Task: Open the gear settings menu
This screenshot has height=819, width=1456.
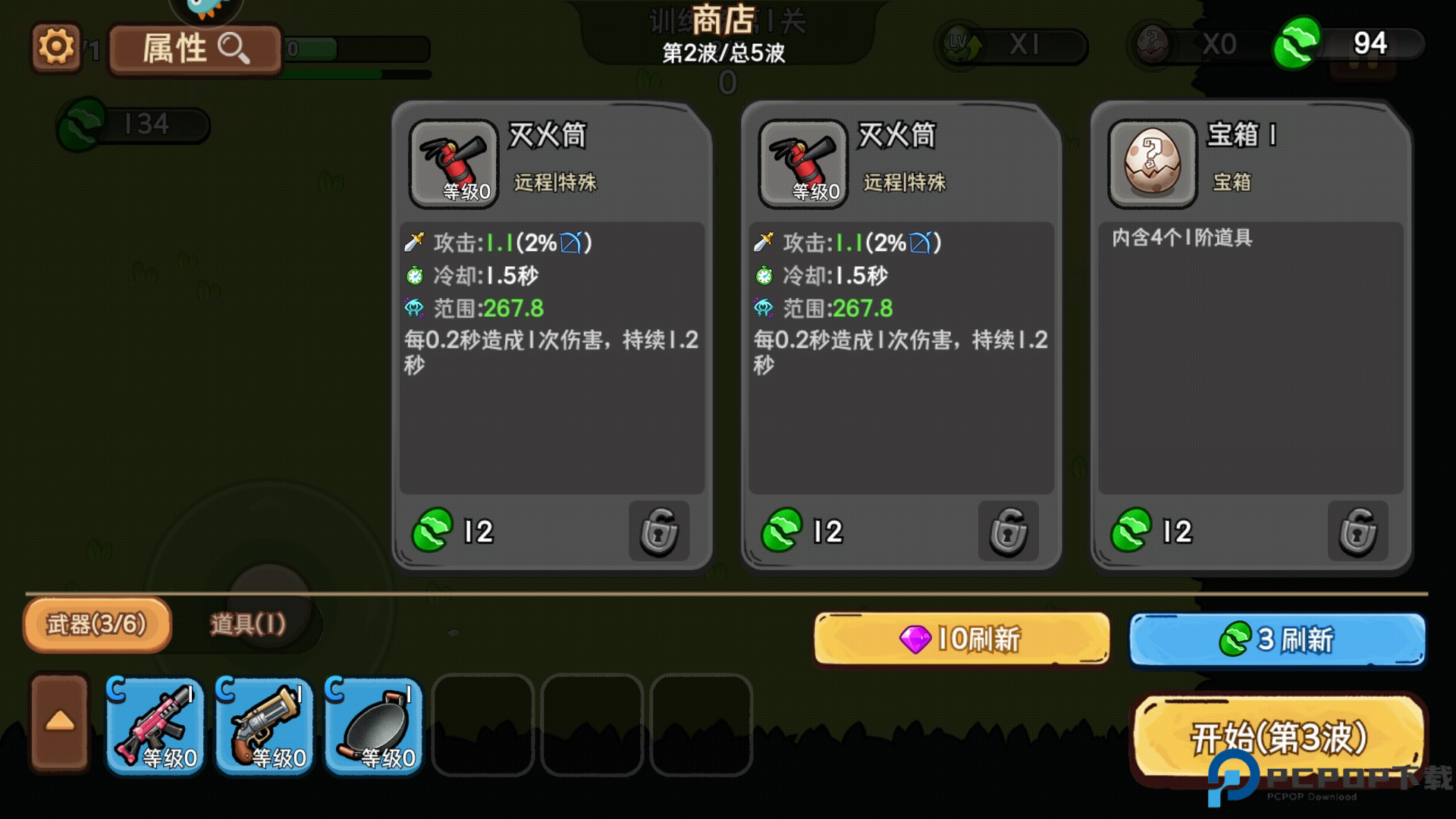Action: coord(56,48)
